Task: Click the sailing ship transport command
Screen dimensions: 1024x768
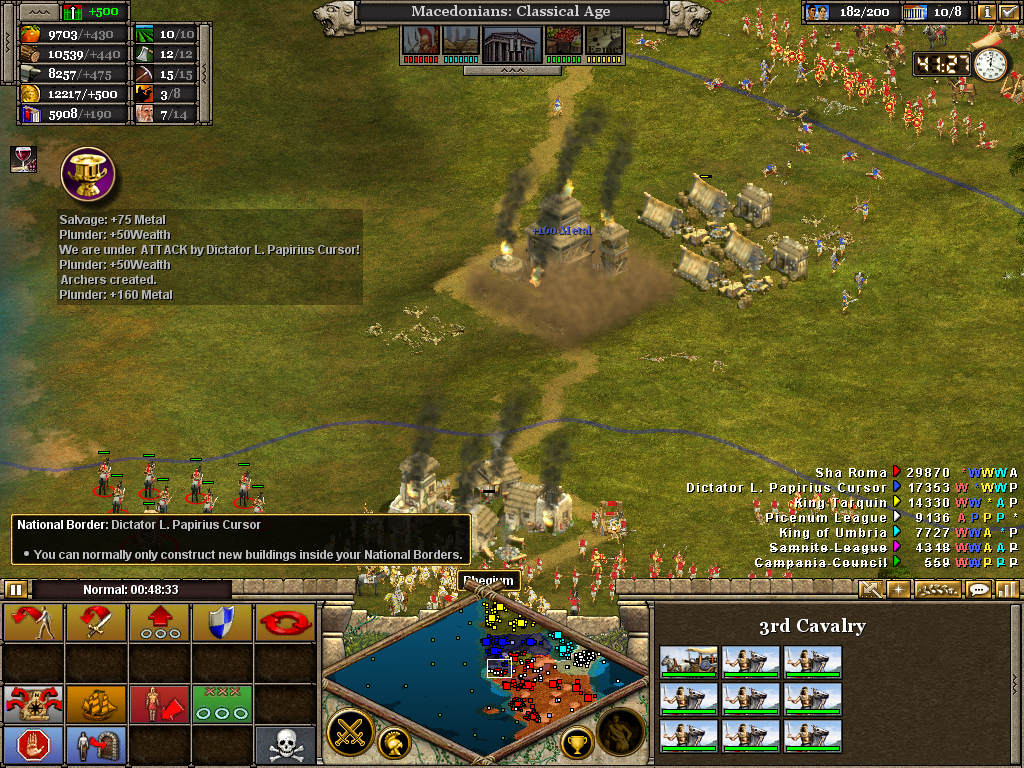Action: [x=96, y=703]
